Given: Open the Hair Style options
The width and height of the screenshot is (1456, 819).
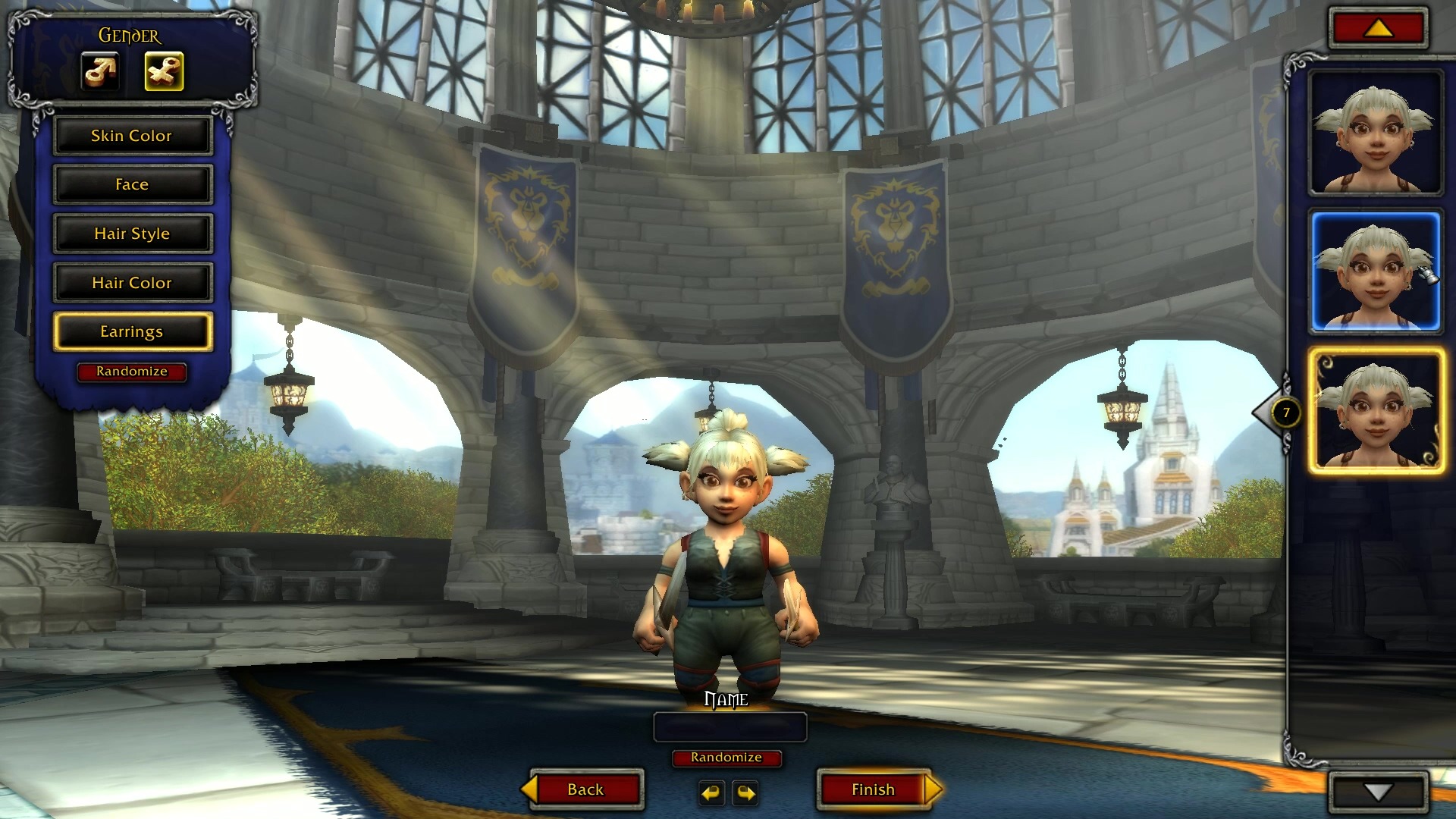Looking at the screenshot, I should 132,234.
